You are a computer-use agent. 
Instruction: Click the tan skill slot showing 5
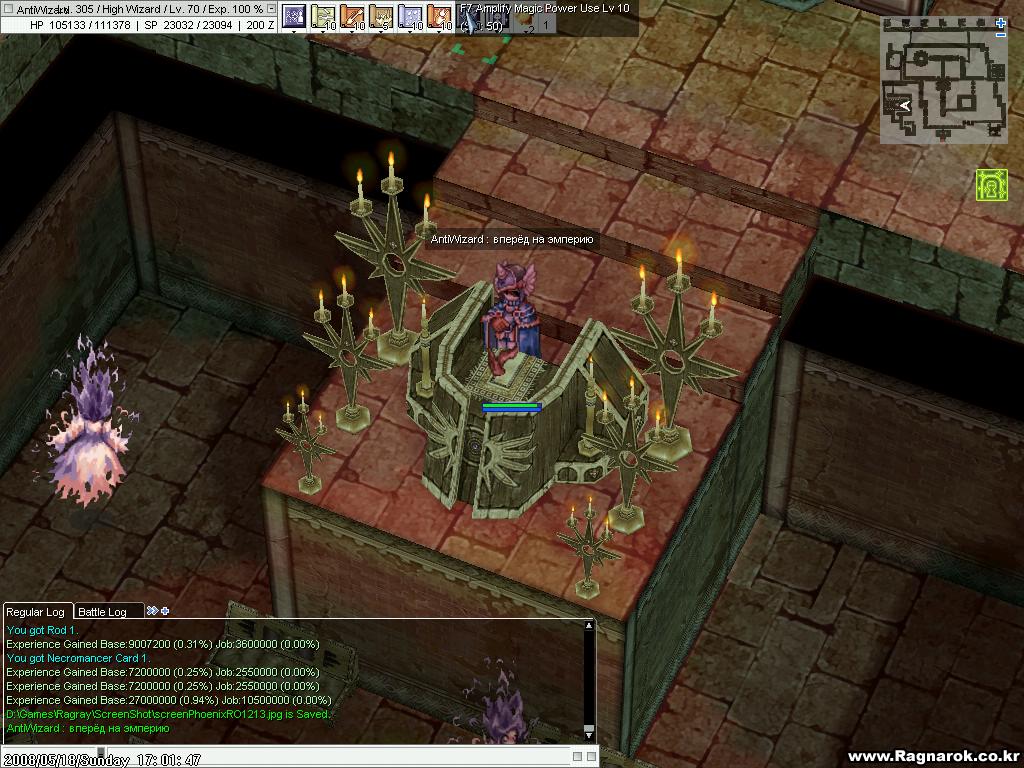coord(381,16)
